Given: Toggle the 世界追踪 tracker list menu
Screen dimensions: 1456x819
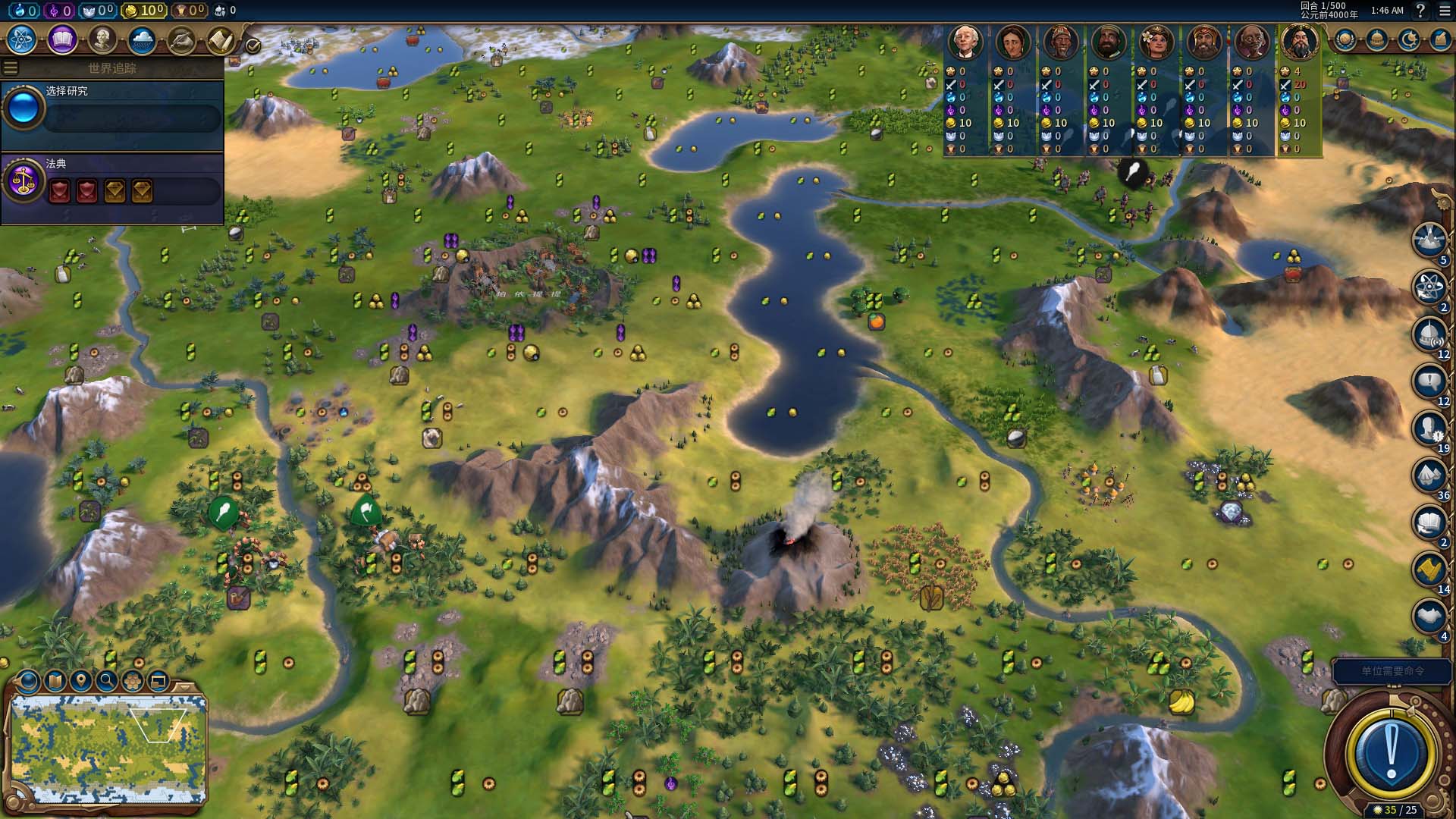Looking at the screenshot, I should (11, 68).
